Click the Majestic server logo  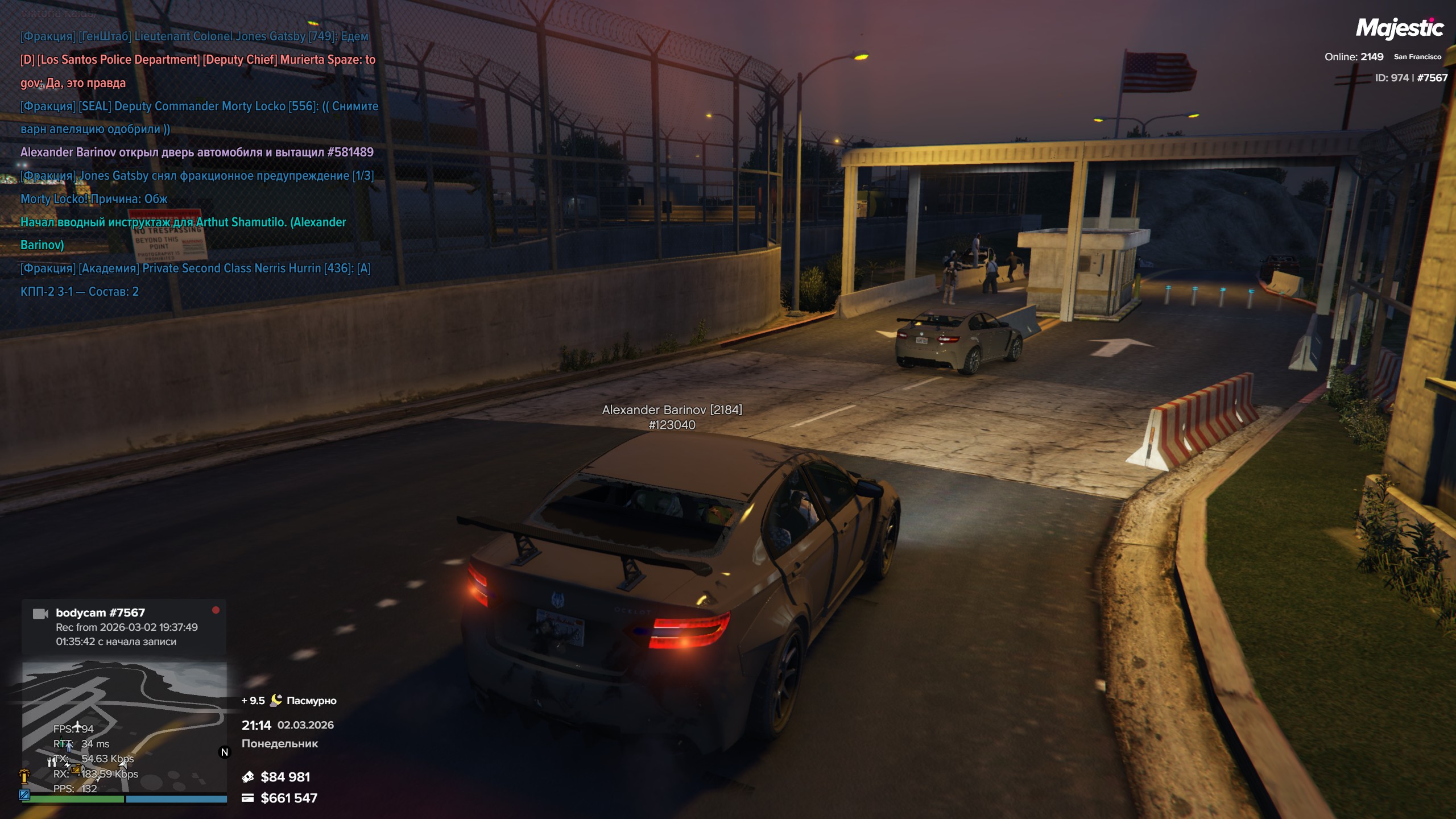1399,28
